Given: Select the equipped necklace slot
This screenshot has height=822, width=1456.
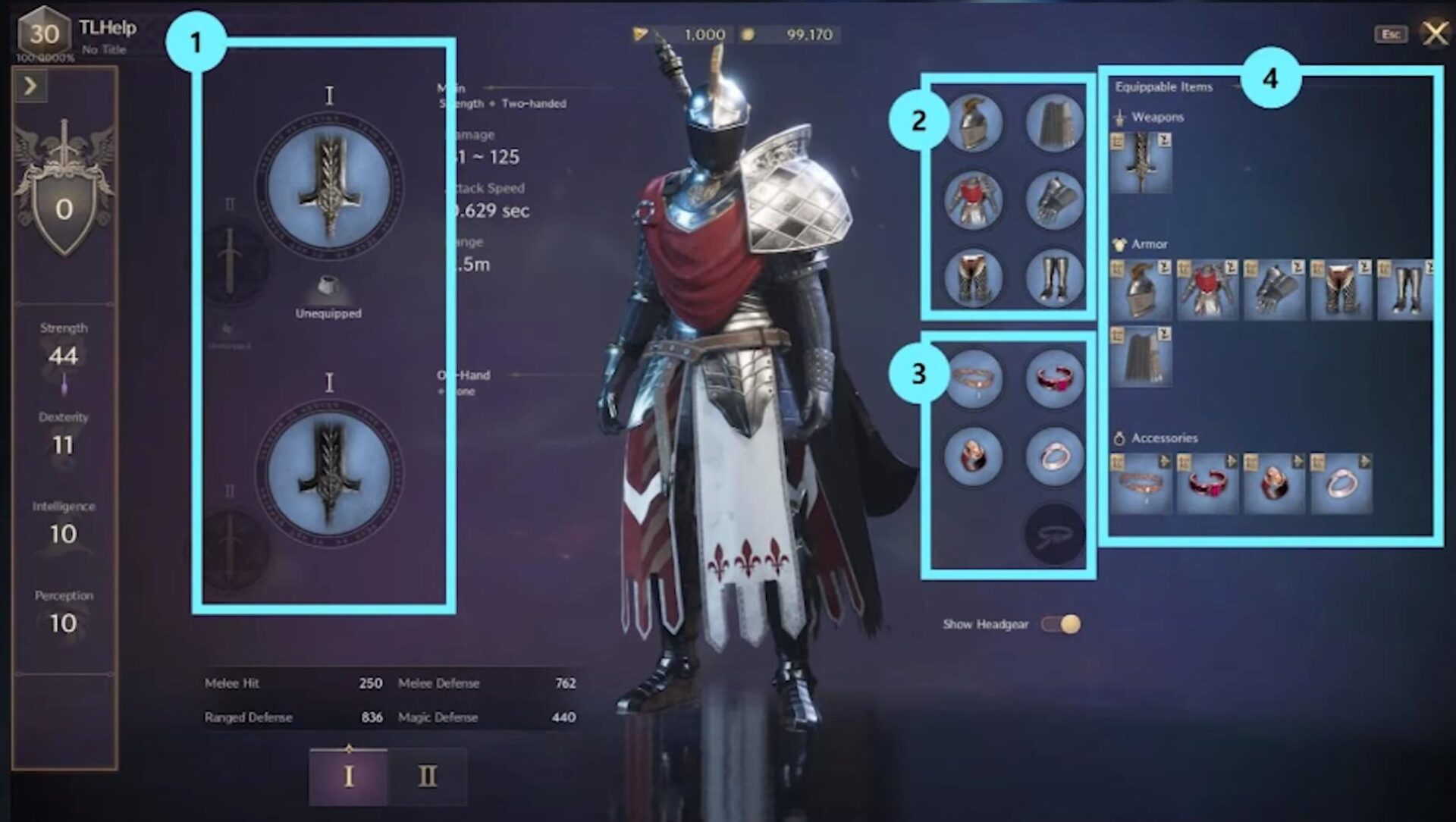Looking at the screenshot, I should point(974,378).
